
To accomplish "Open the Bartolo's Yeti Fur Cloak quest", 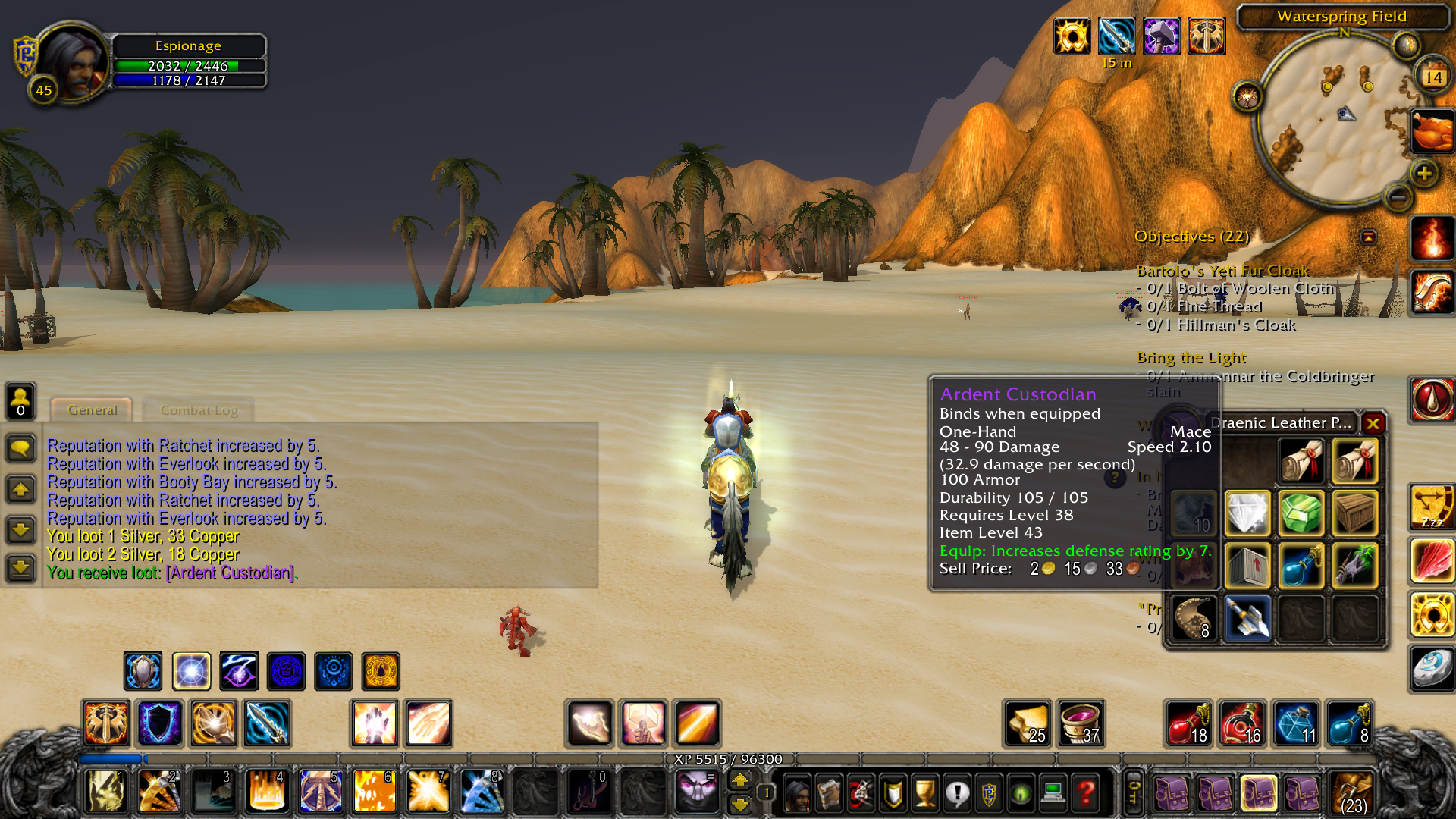I will pyautogui.click(x=1222, y=271).
